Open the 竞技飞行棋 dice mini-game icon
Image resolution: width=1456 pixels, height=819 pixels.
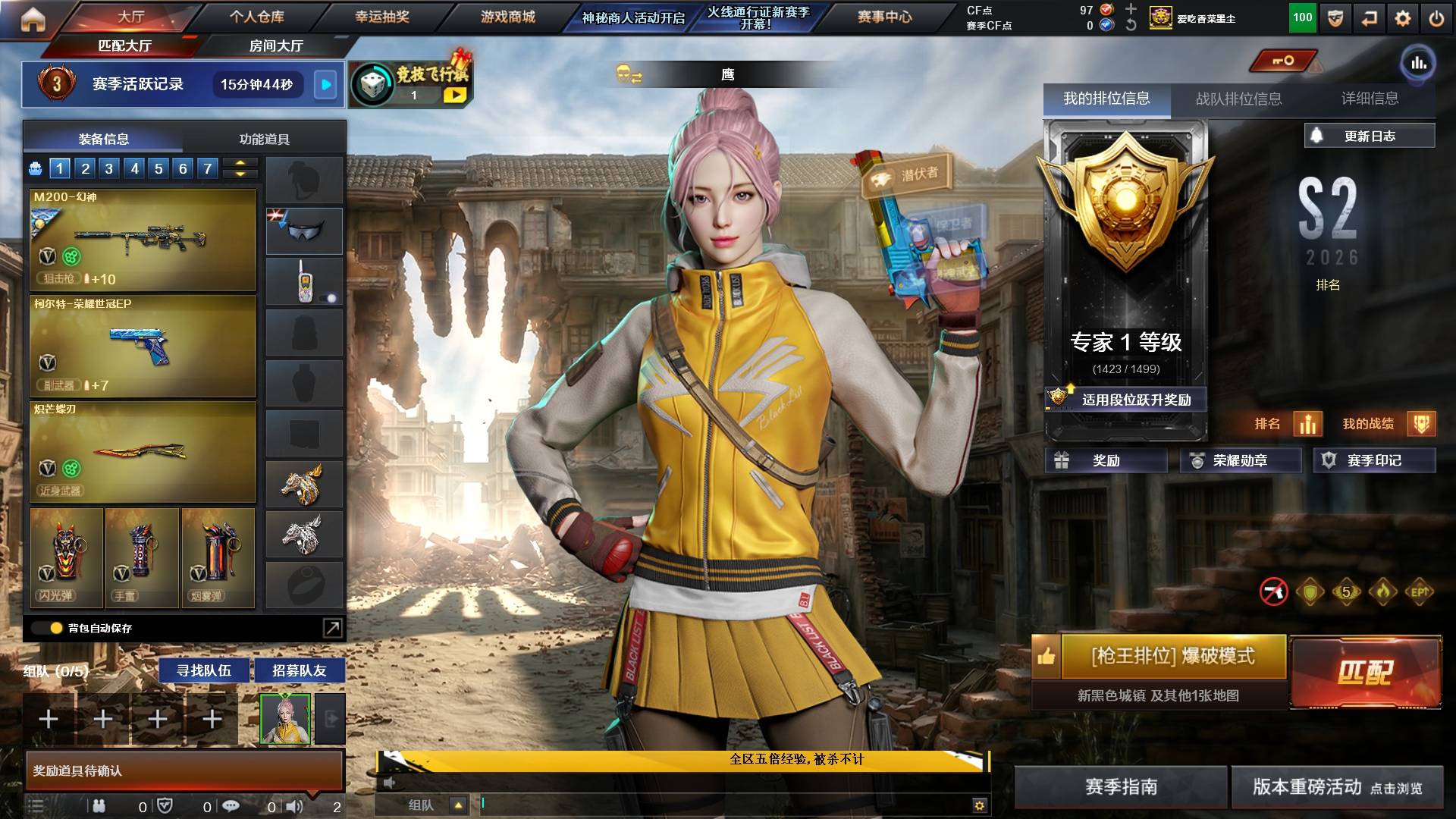[372, 83]
